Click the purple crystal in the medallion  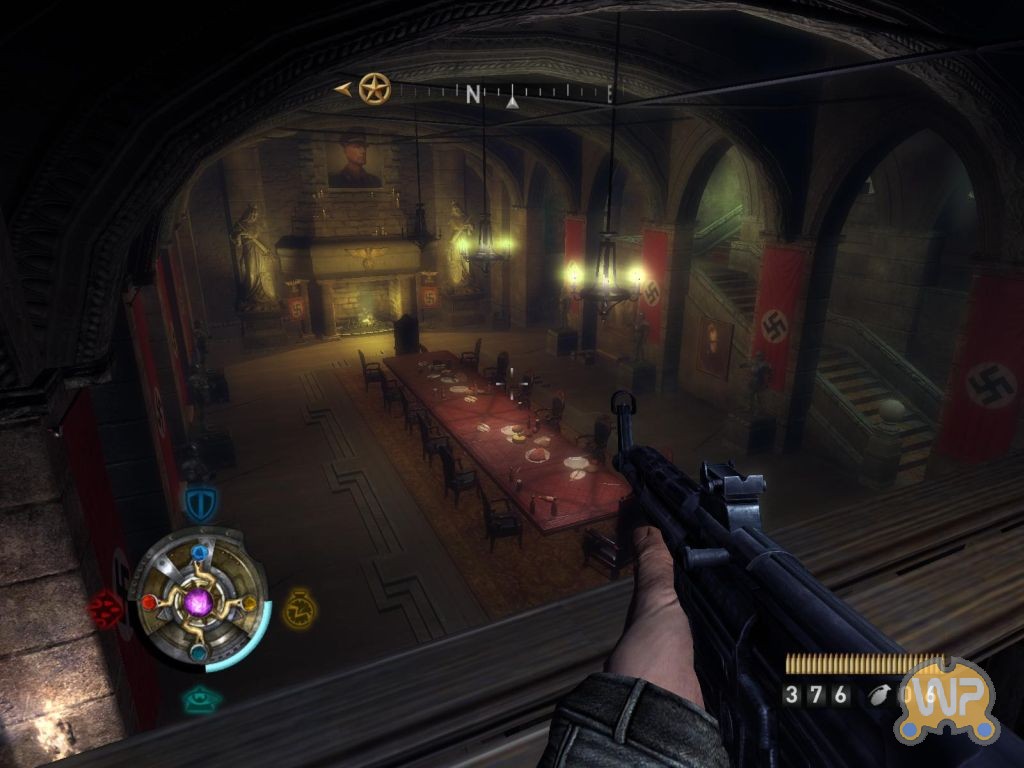(x=199, y=603)
